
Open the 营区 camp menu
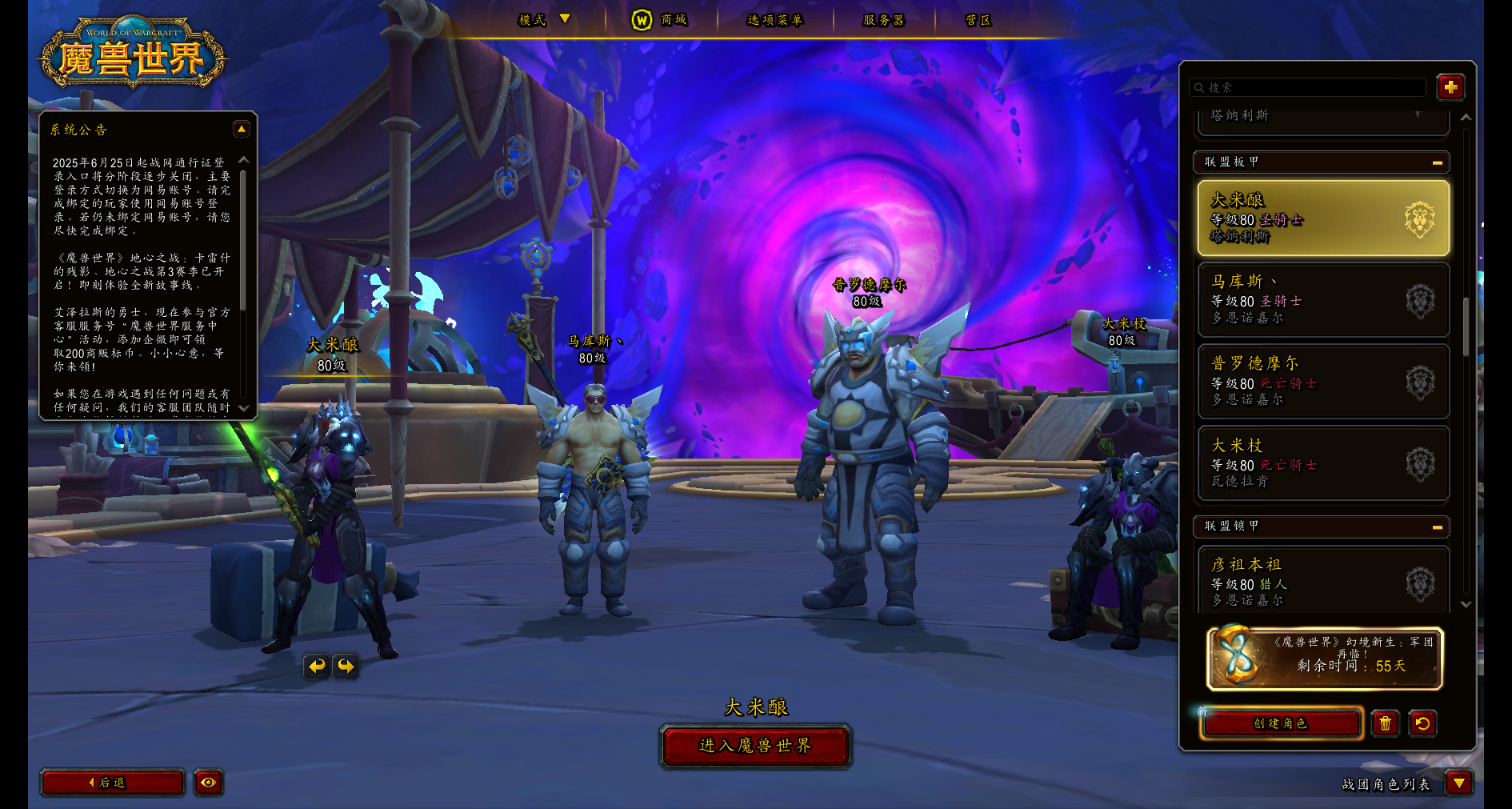[978, 19]
